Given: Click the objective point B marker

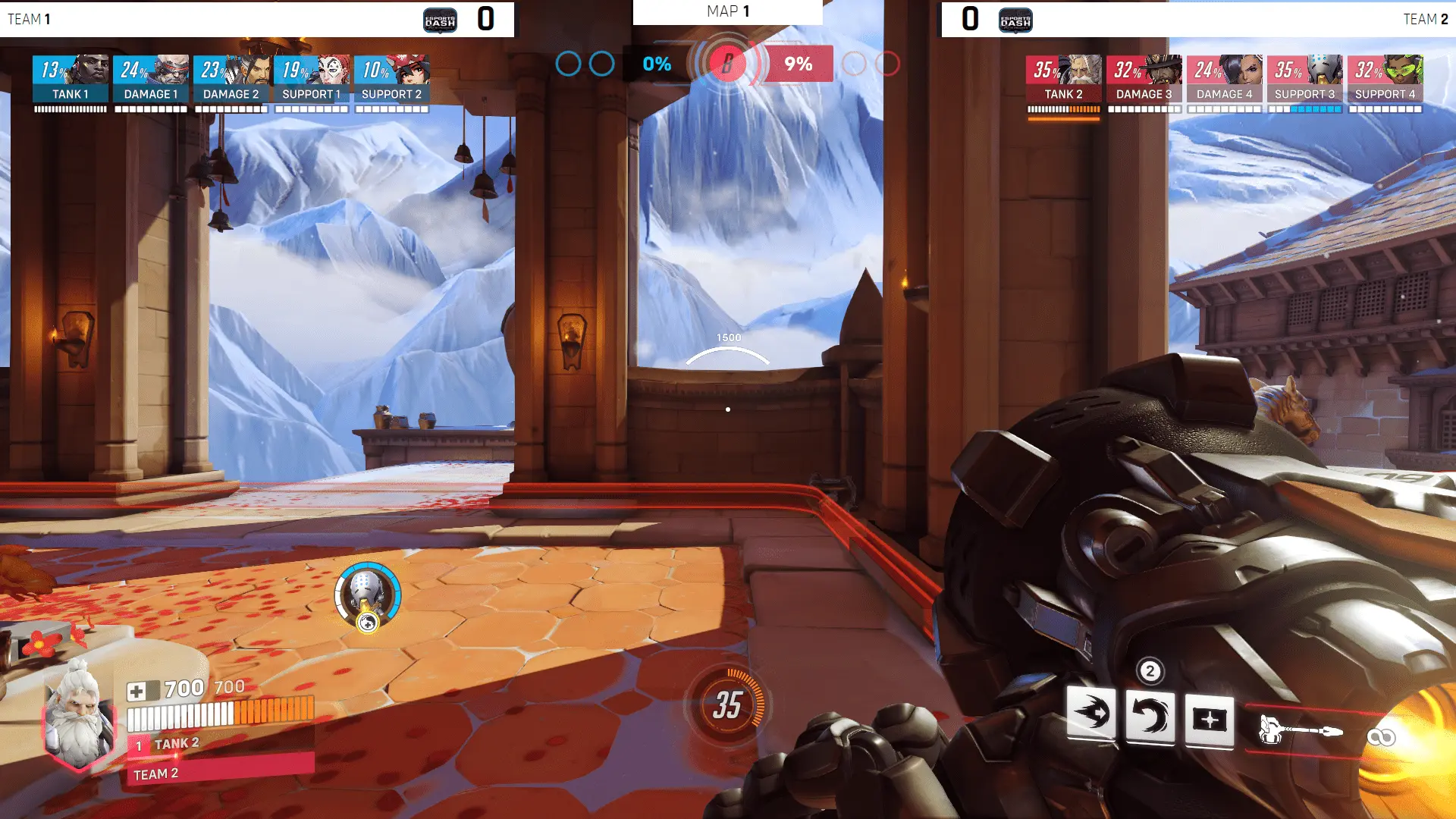Looking at the screenshot, I should coord(729,64).
